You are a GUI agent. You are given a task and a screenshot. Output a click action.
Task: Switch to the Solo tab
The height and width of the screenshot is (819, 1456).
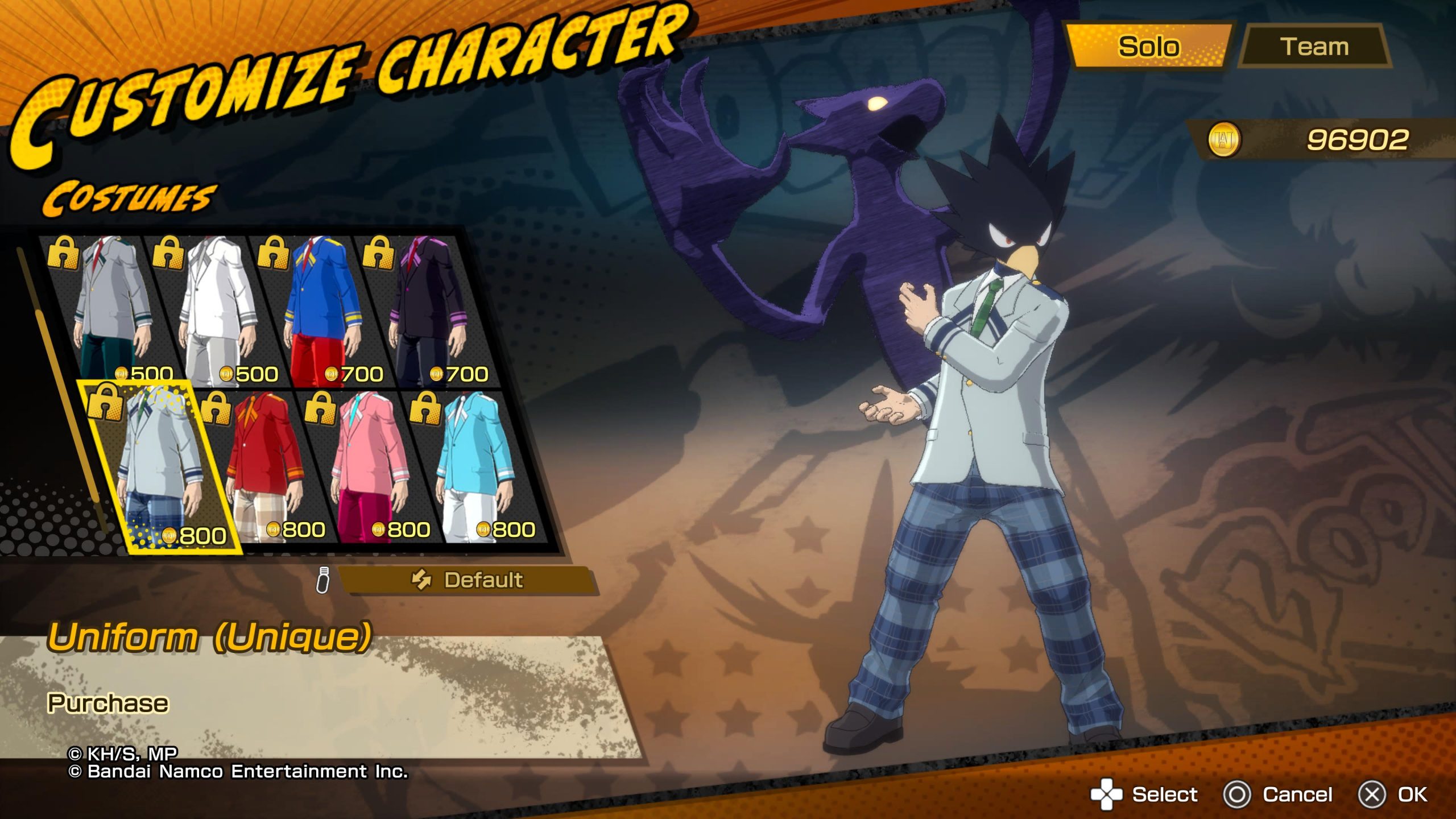(1148, 47)
